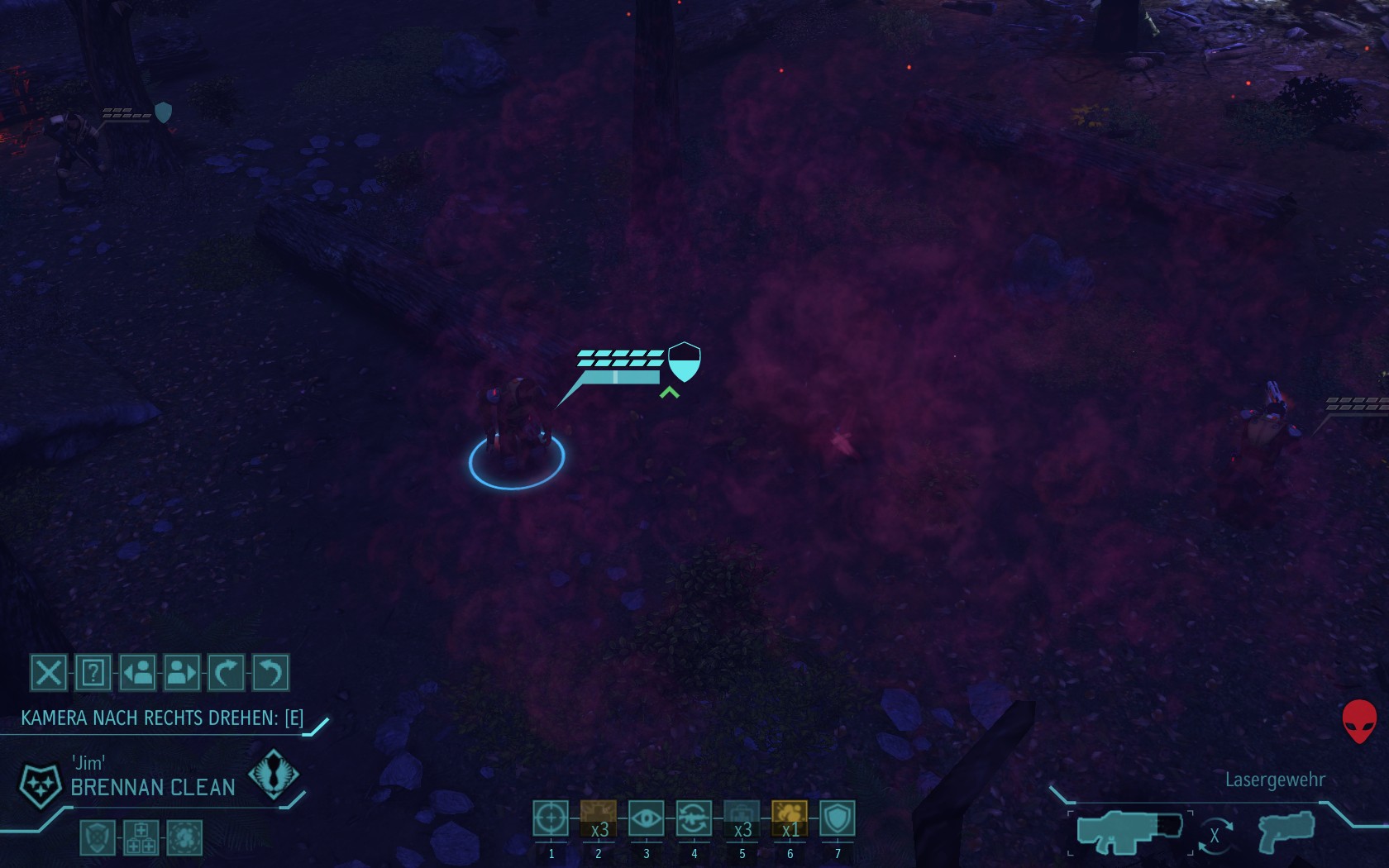
Task: Select the previous soldier
Action: click(x=137, y=673)
